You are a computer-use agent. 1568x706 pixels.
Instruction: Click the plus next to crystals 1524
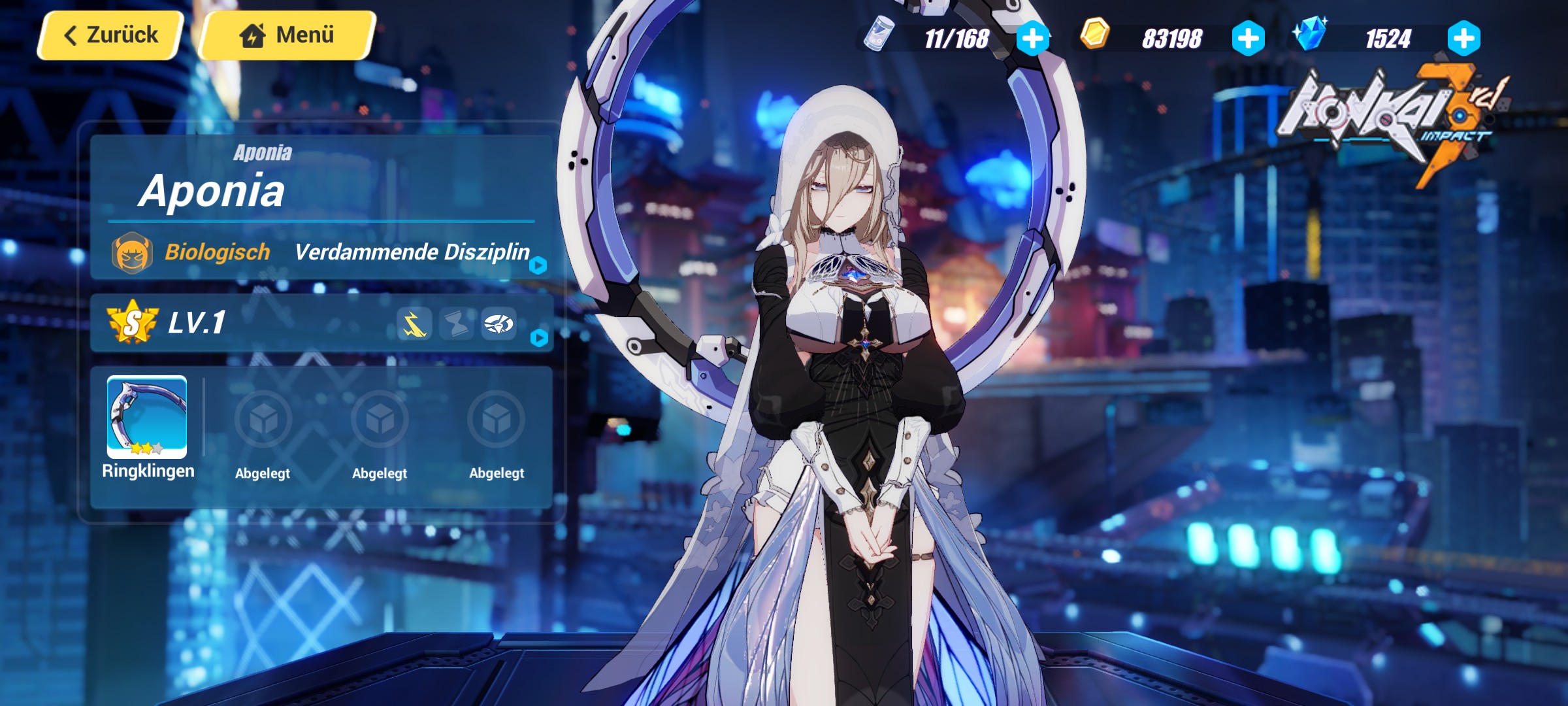[1467, 38]
